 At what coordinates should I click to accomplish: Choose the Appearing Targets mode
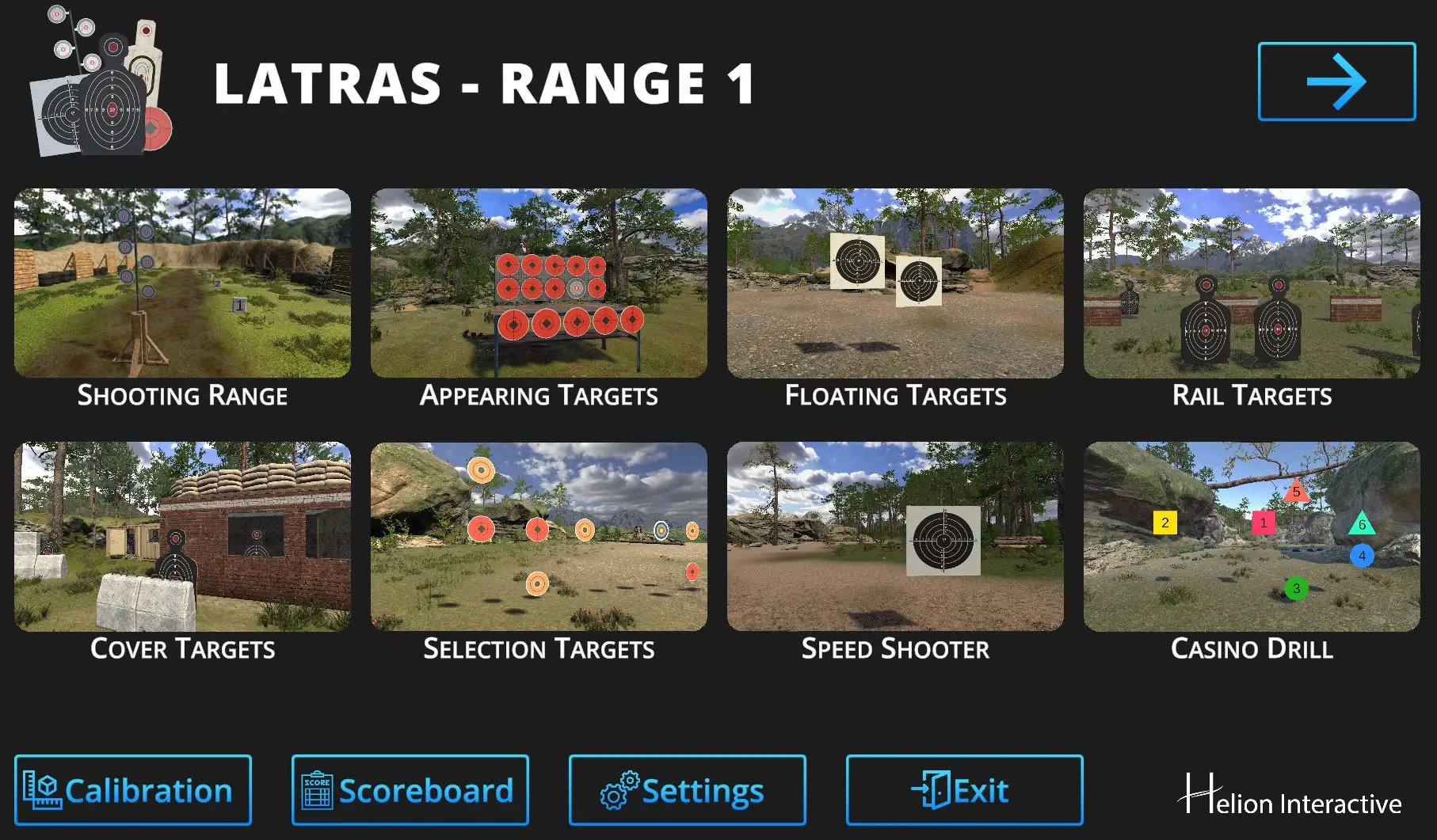tap(539, 283)
